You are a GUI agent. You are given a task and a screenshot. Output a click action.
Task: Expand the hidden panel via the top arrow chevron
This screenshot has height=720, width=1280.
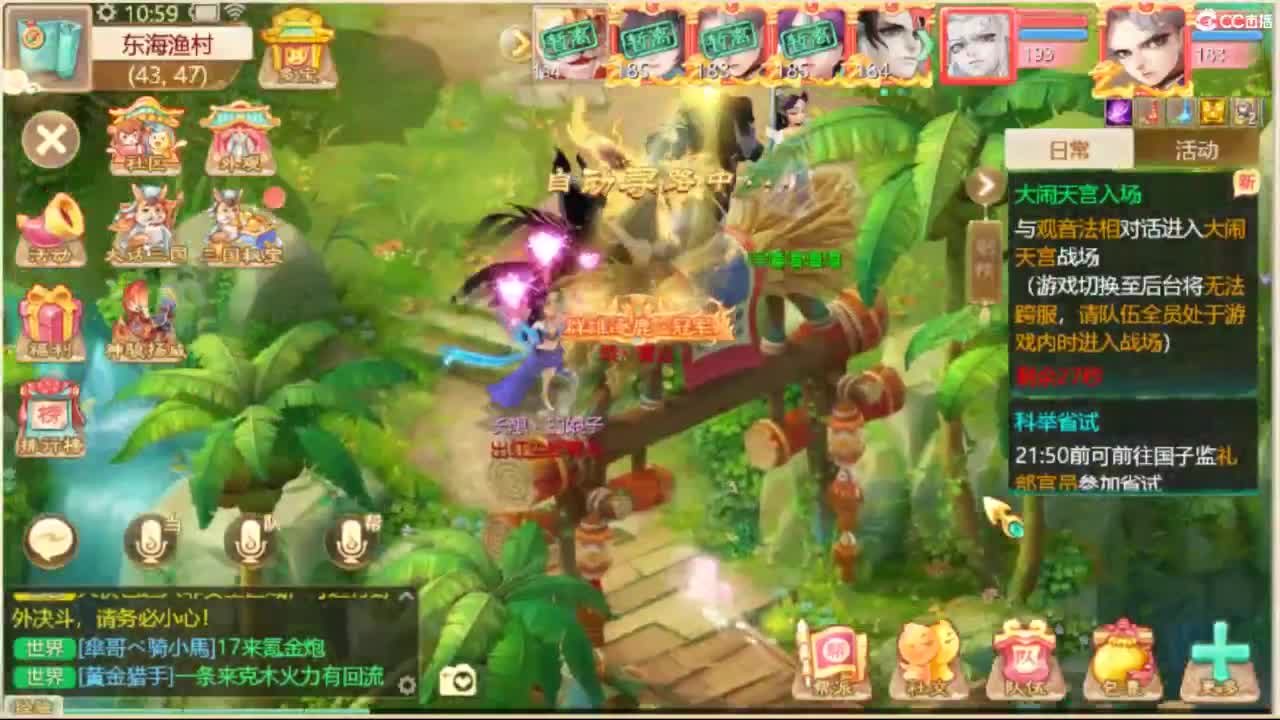517,42
